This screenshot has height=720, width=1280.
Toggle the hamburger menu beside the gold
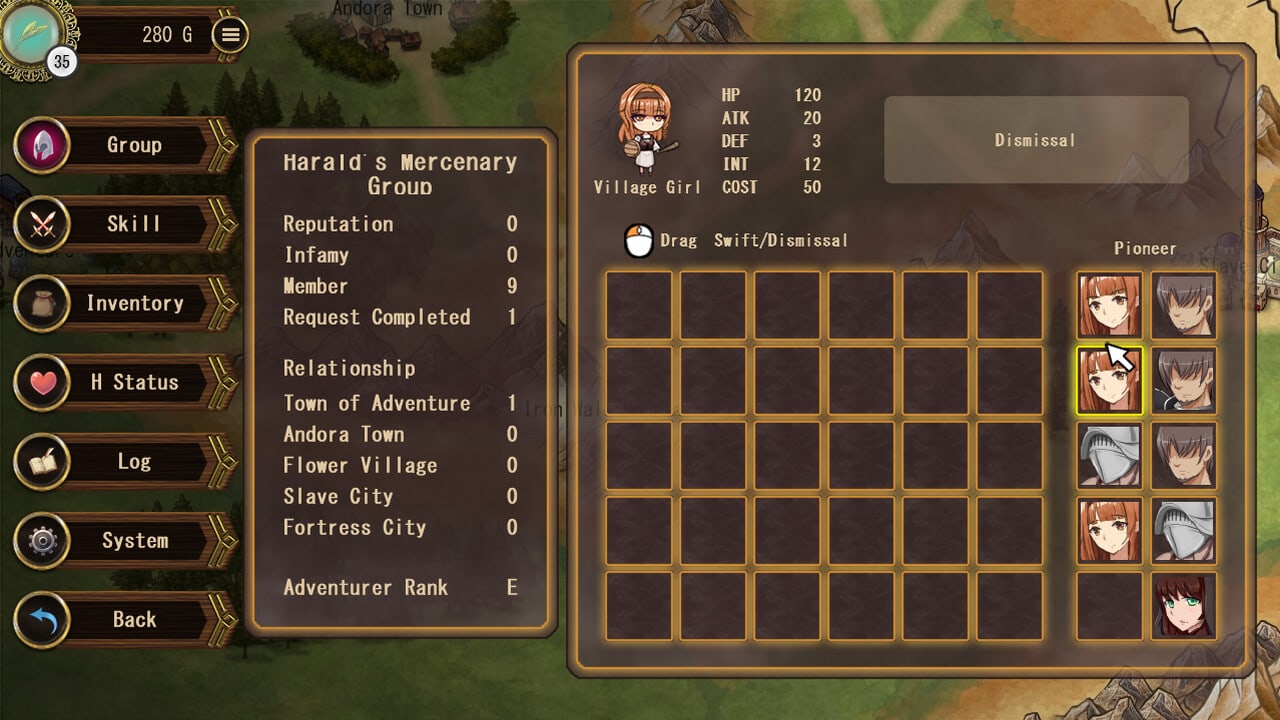[x=231, y=35]
